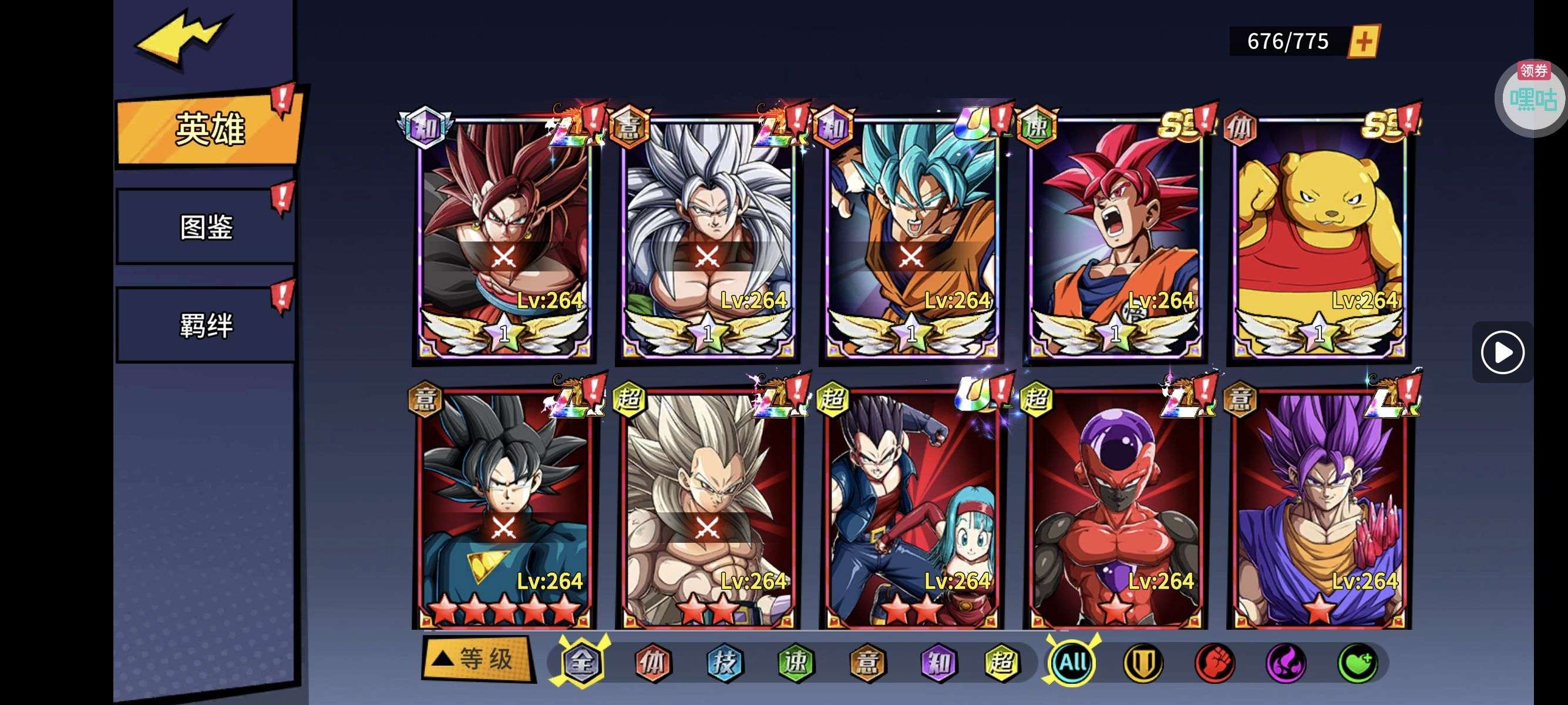
Task: Expand hero capacity with the plus button
Action: 1364,41
